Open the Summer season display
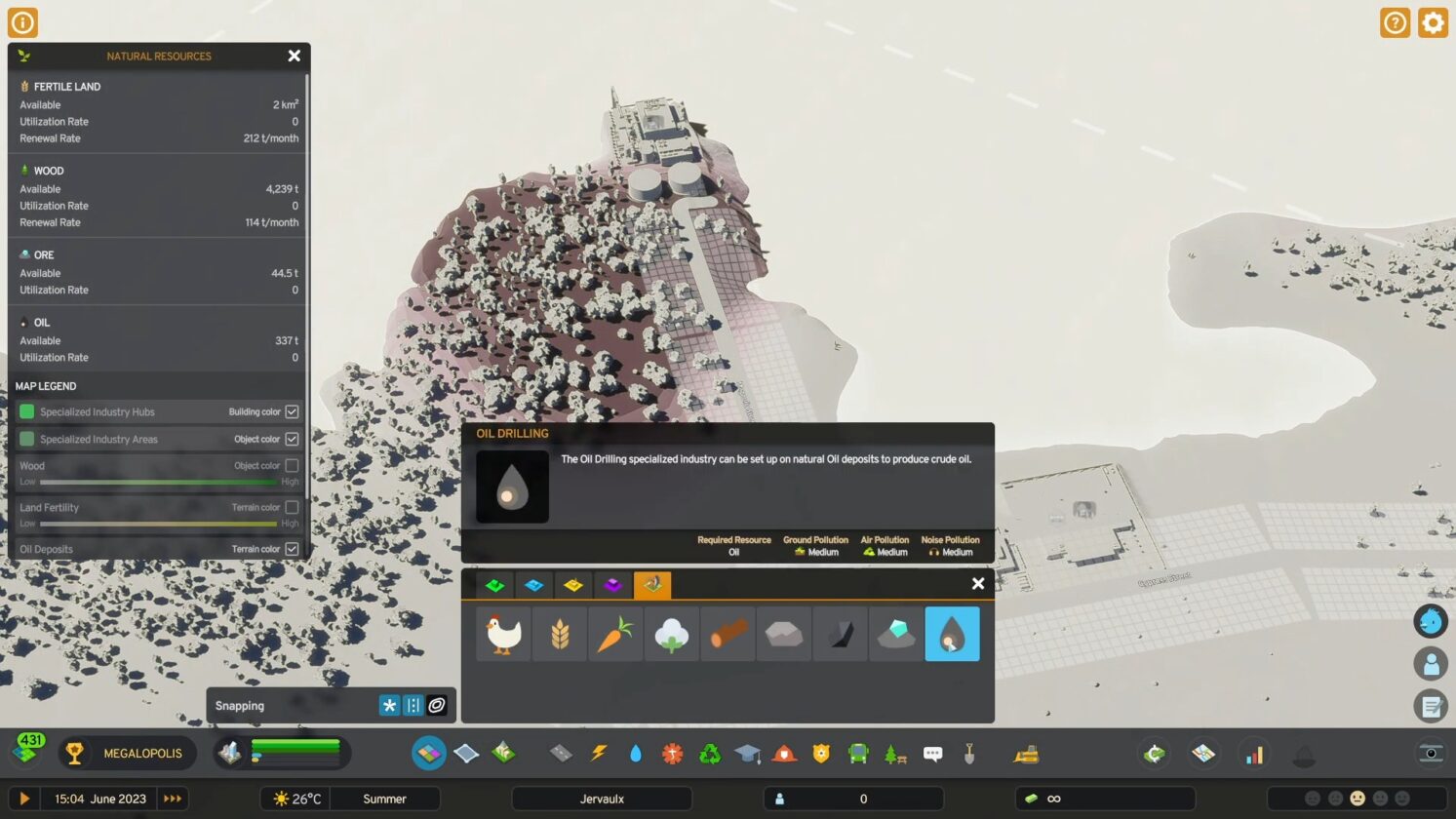 coord(385,798)
